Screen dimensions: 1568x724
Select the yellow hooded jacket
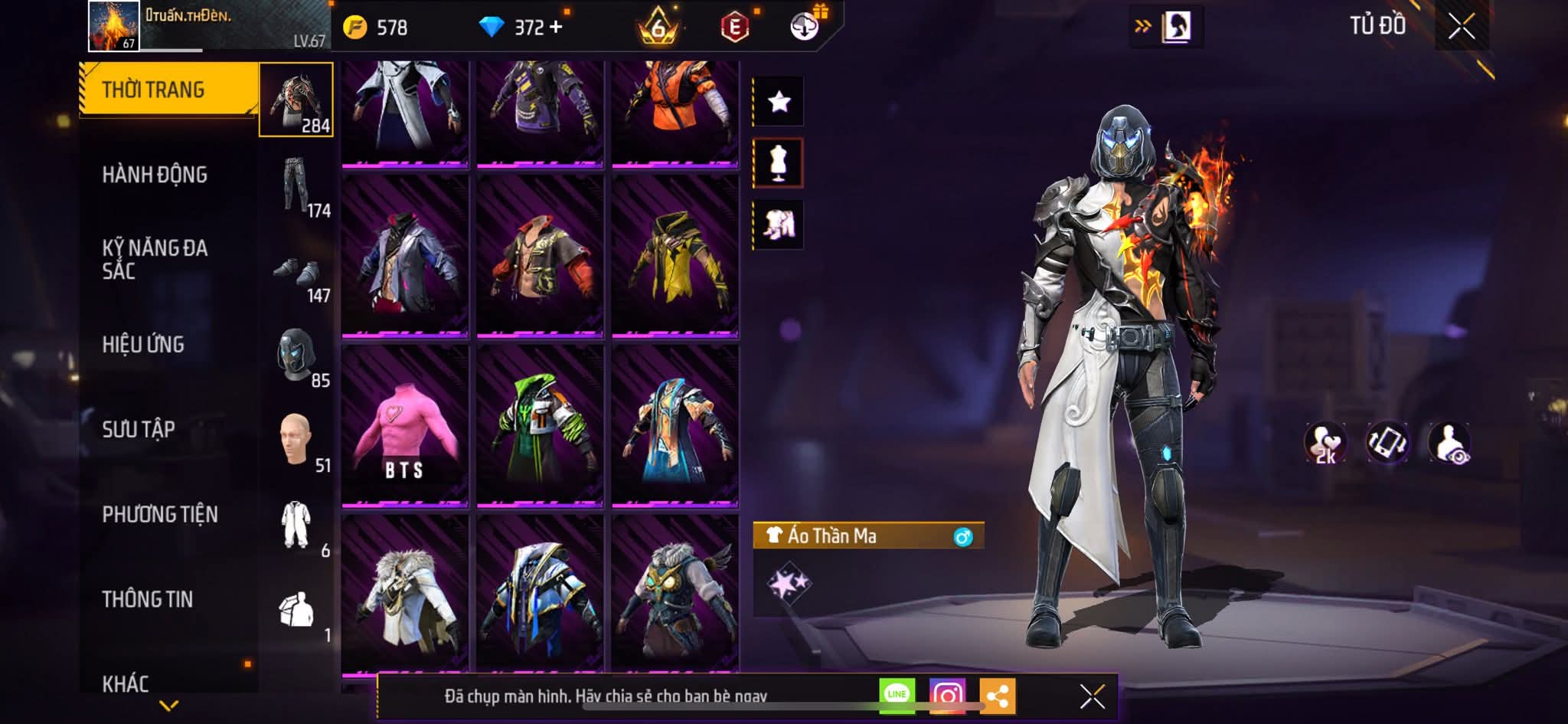(675, 255)
